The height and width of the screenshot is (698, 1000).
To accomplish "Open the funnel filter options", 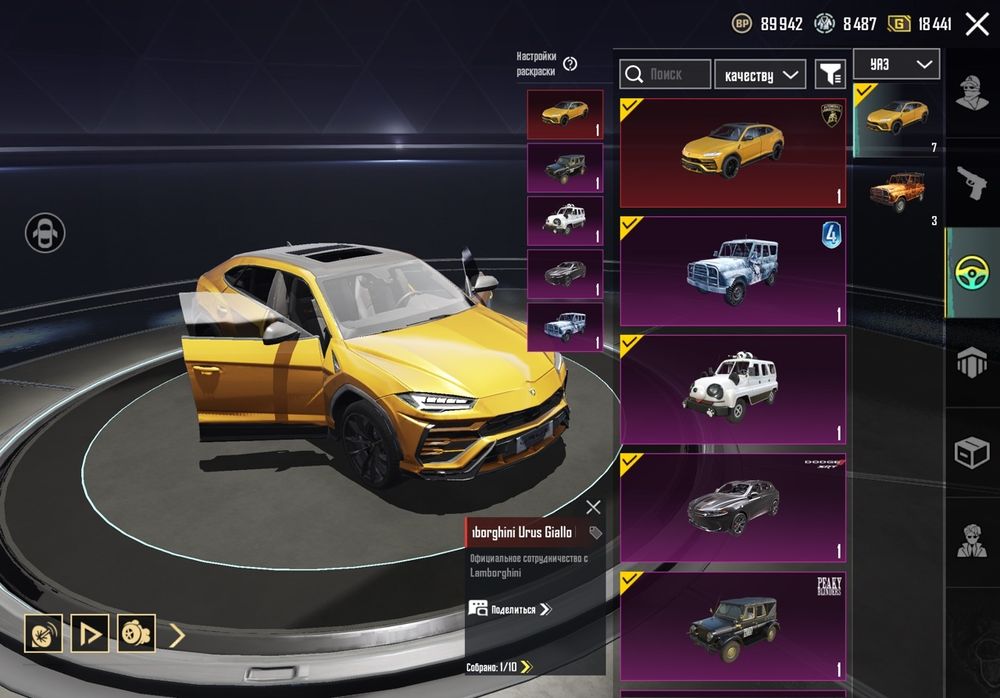I will point(830,74).
